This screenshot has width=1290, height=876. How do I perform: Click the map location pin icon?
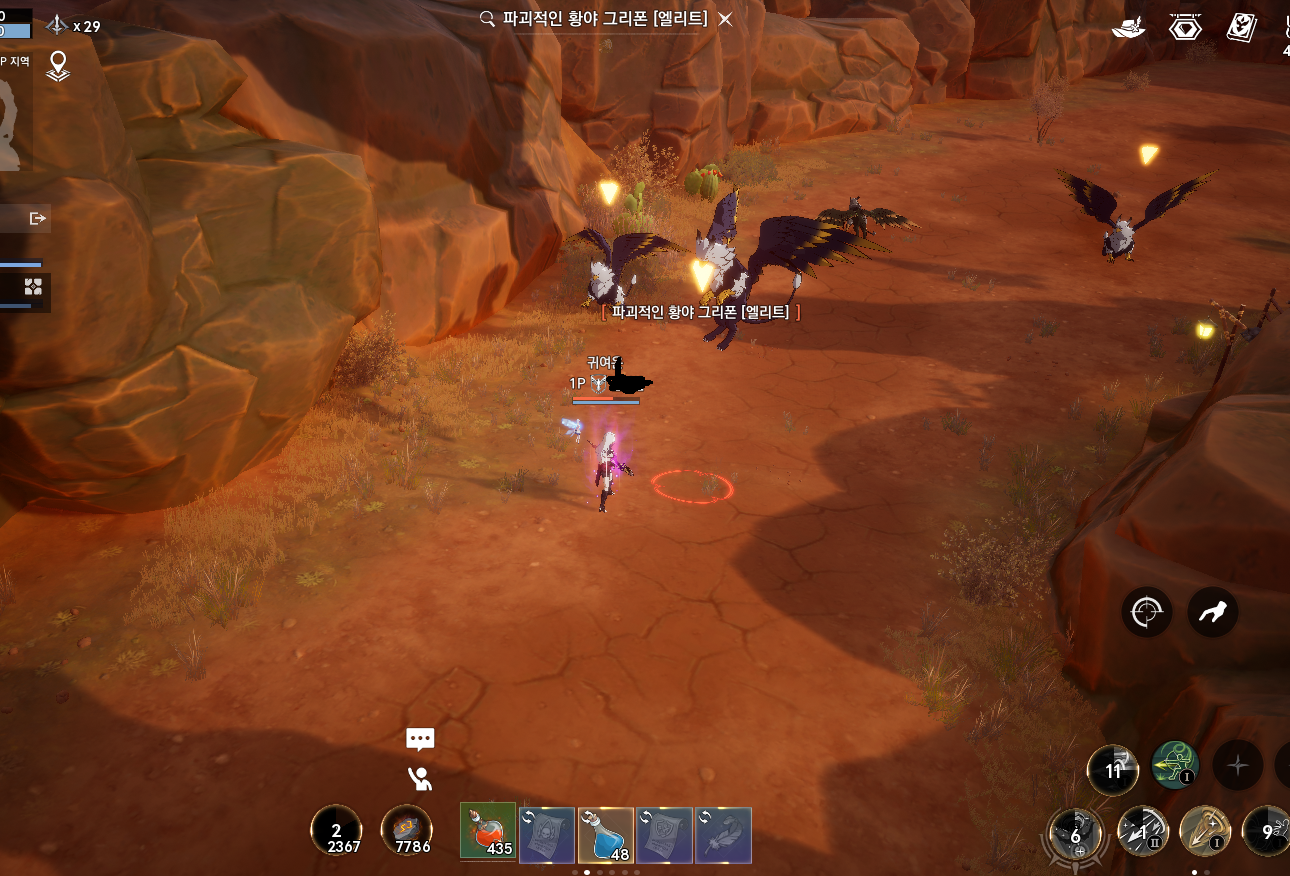(x=58, y=66)
